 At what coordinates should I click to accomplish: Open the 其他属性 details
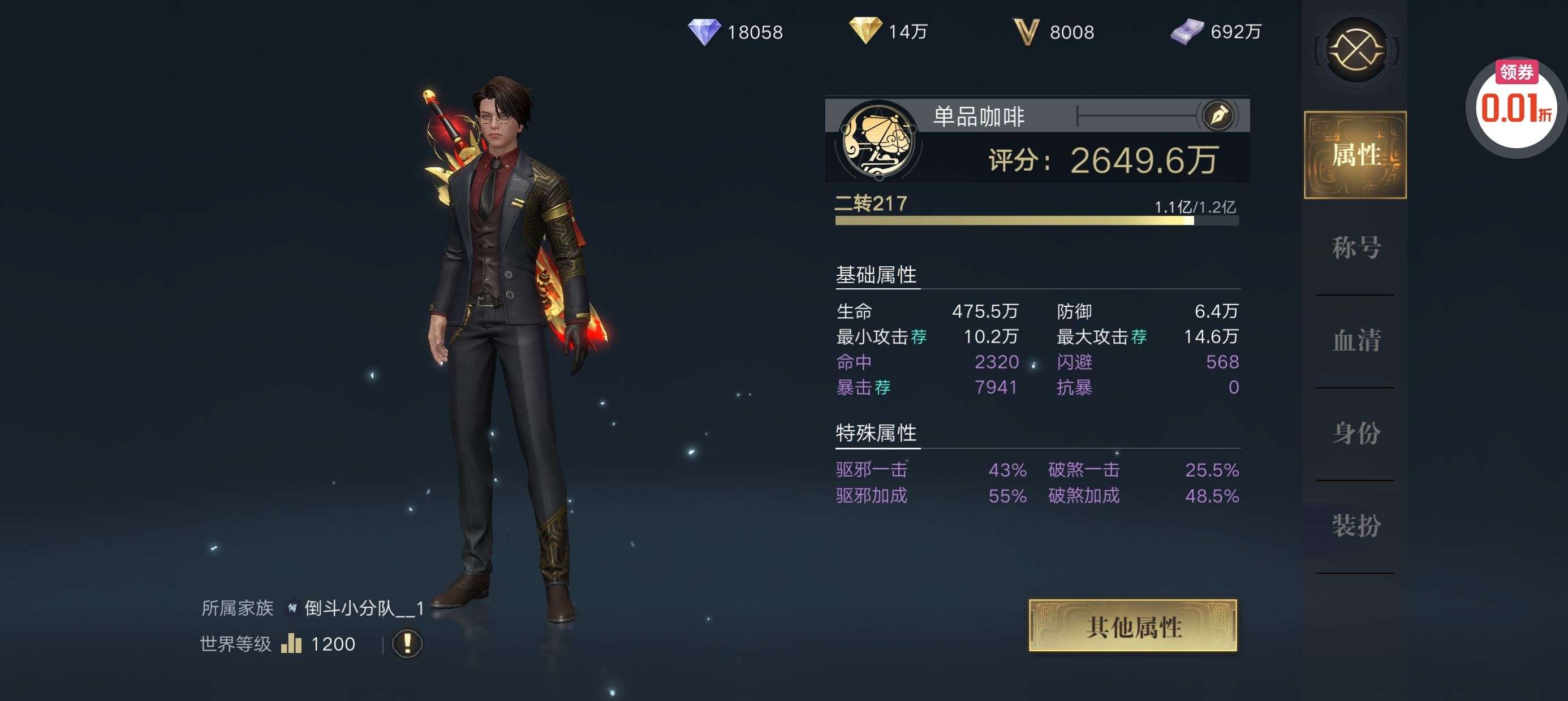pyautogui.click(x=1133, y=626)
